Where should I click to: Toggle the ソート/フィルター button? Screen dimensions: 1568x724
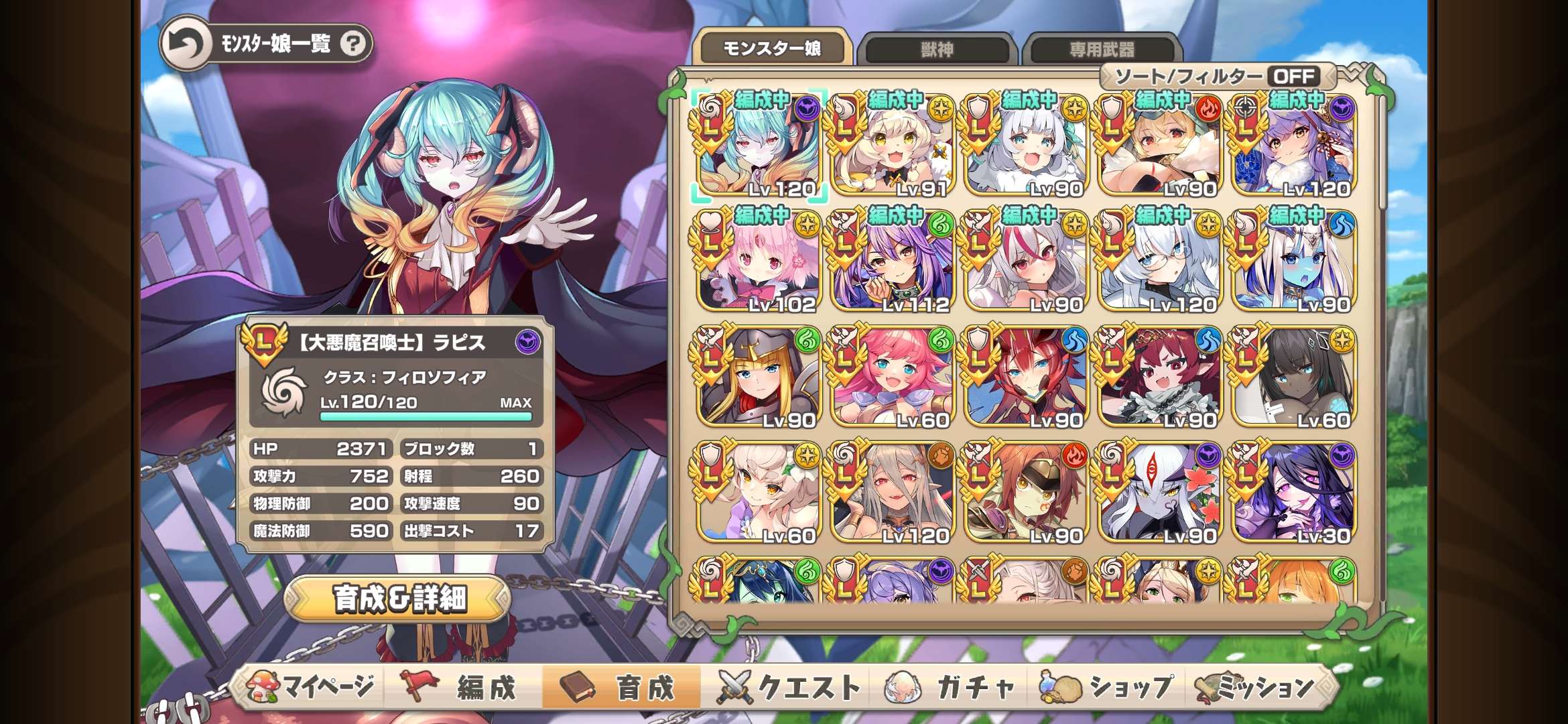1217,76
